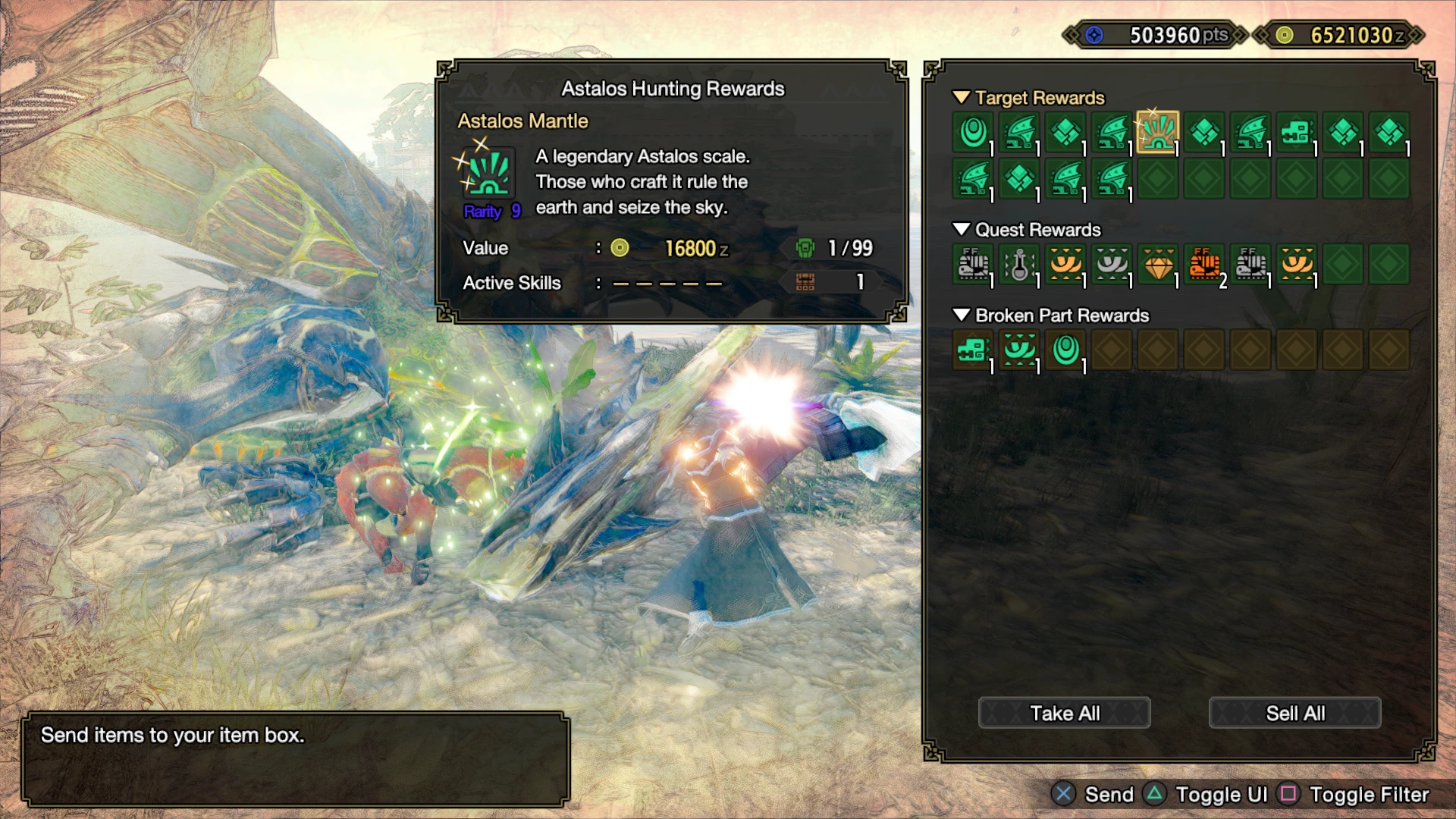Collapse the Quest Rewards section

point(962,230)
